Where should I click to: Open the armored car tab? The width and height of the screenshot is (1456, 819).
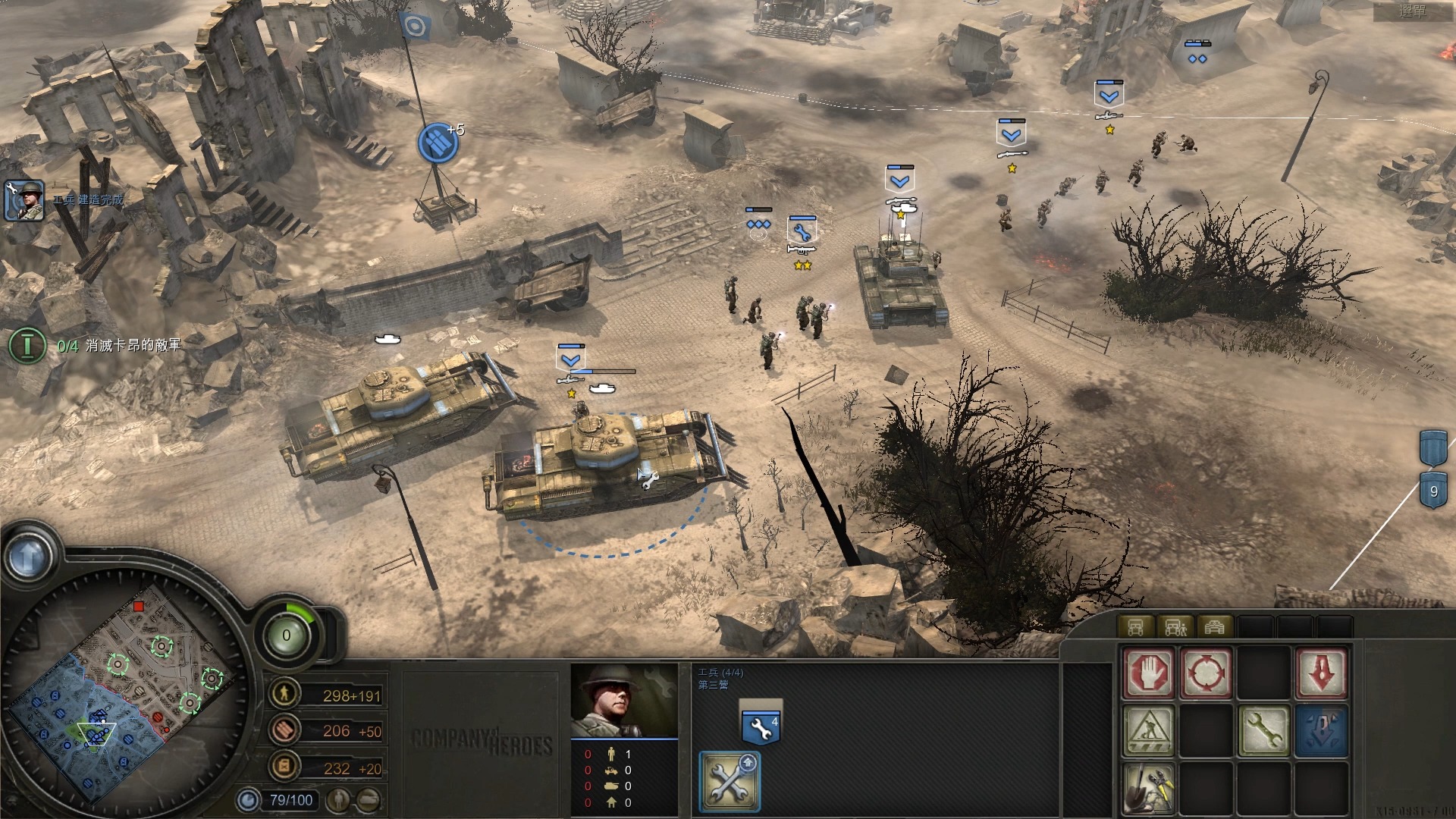click(x=1214, y=627)
